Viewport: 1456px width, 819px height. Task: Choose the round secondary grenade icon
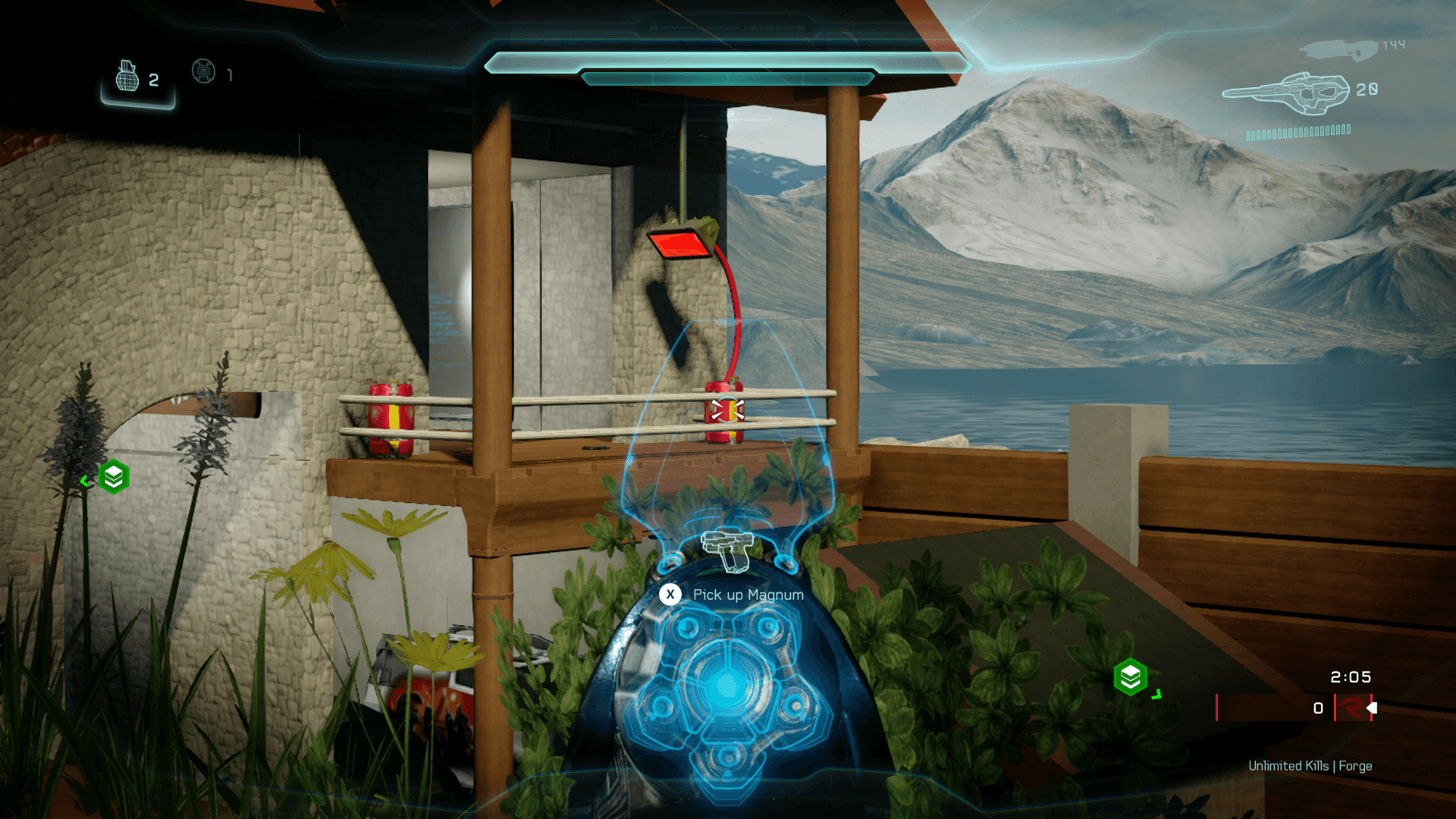click(203, 71)
